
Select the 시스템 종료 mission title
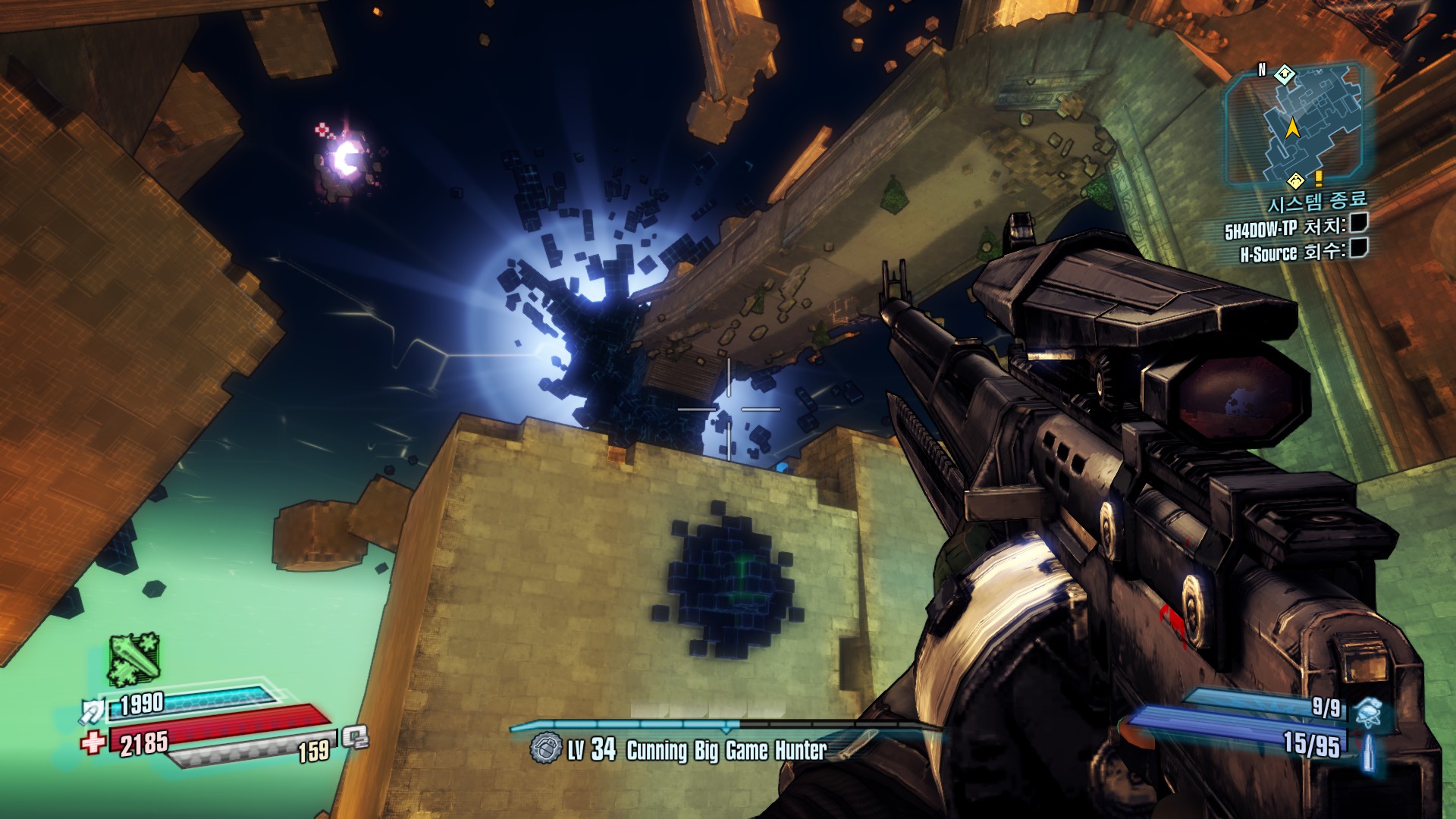1317,202
